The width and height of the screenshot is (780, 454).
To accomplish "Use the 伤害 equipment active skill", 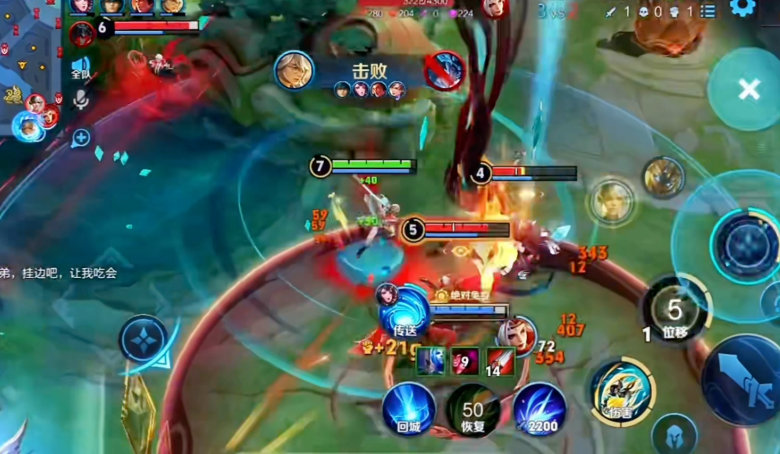I will (x=622, y=391).
